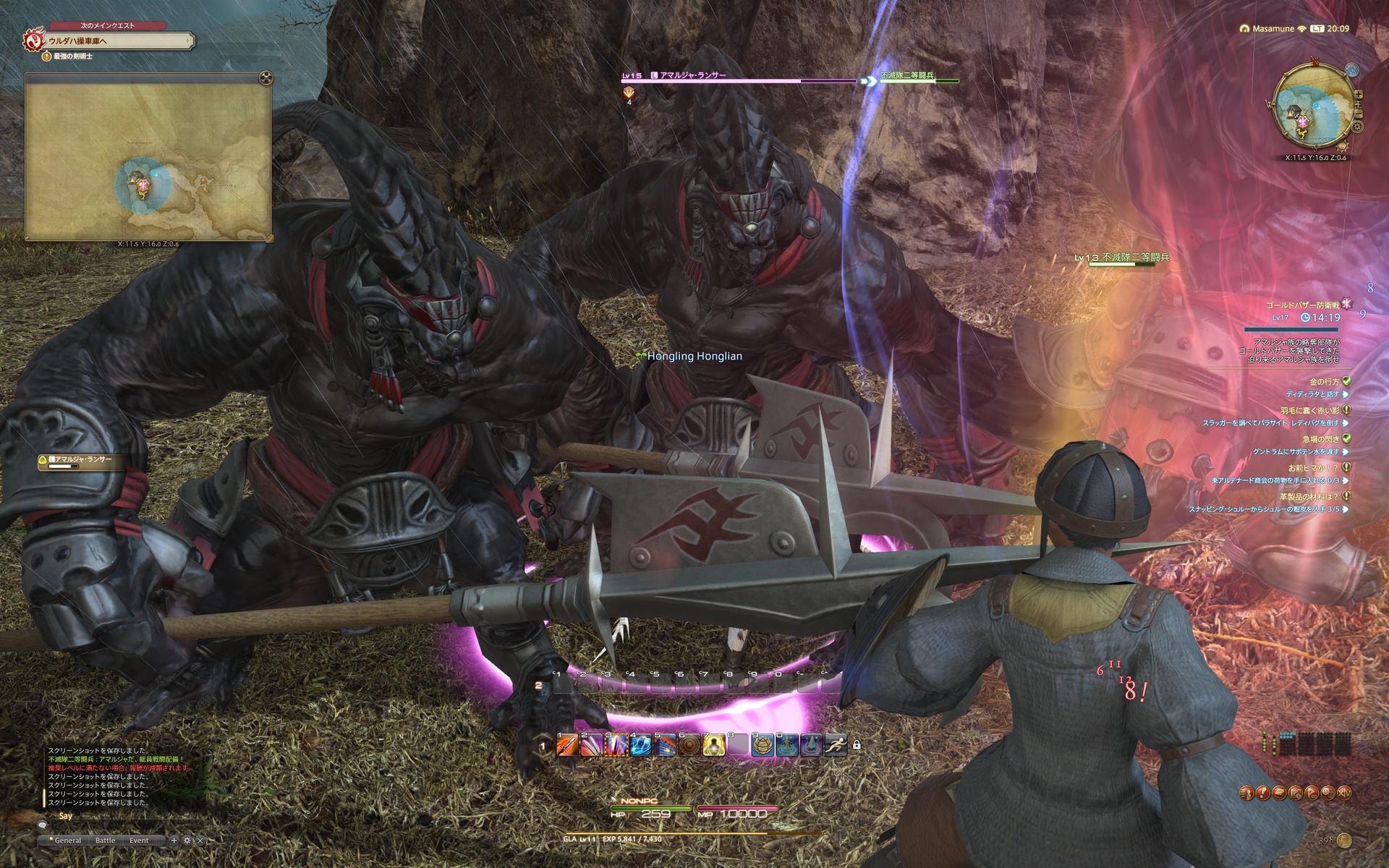Switch to the Event chat tab
This screenshot has height=868, width=1389.
(x=139, y=841)
